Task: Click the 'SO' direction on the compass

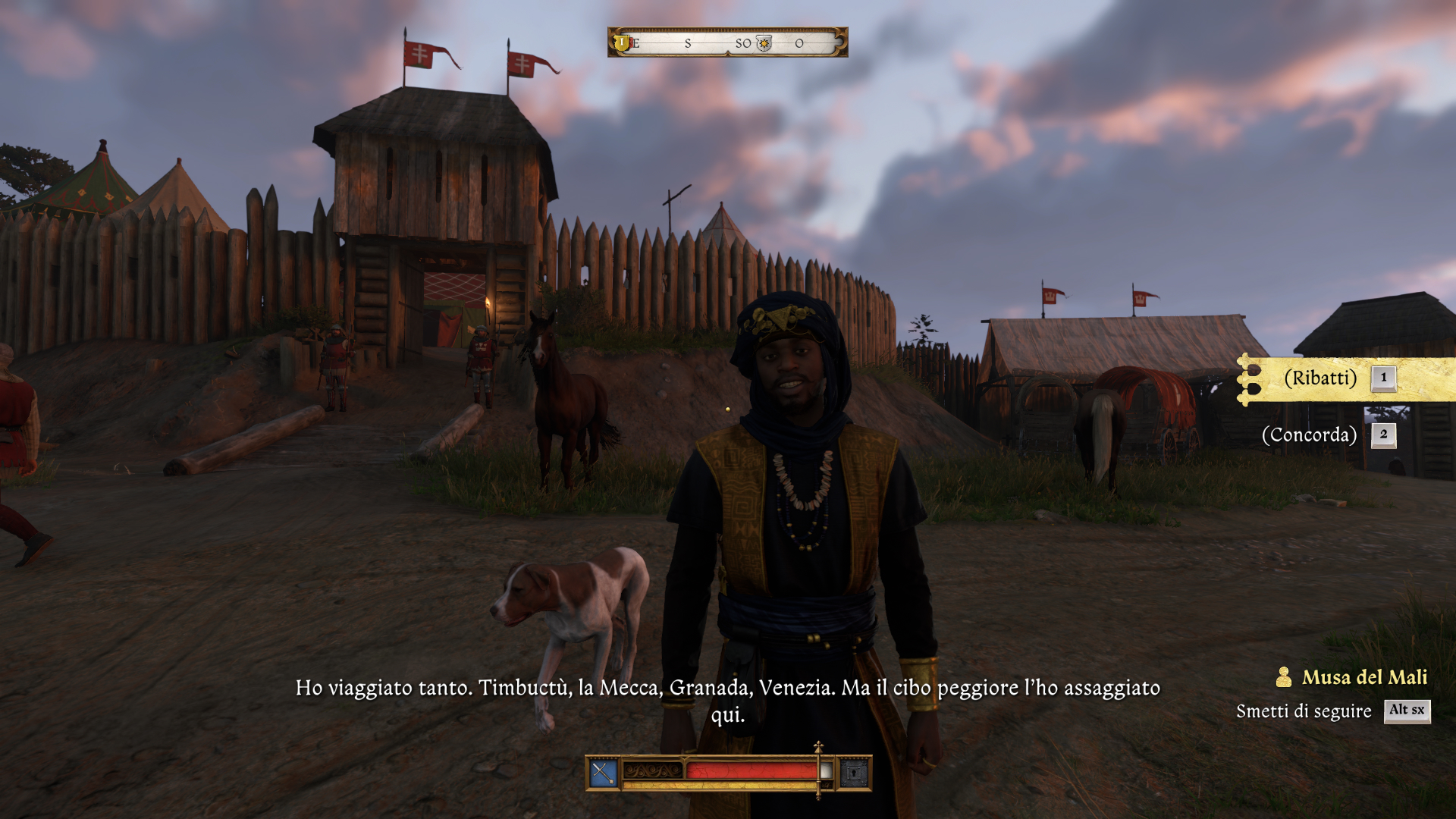Action: tap(744, 43)
